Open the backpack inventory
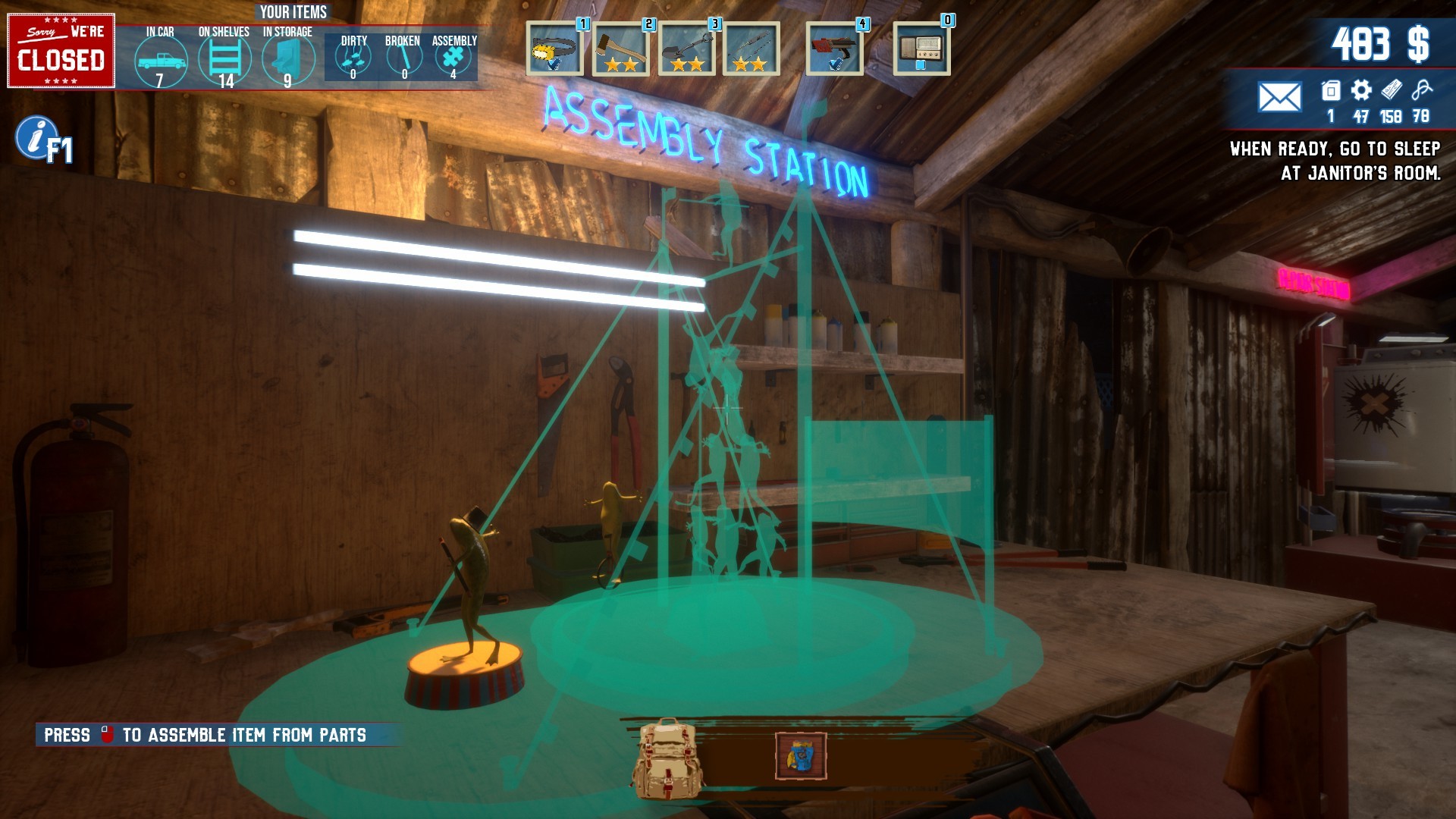 [667, 759]
